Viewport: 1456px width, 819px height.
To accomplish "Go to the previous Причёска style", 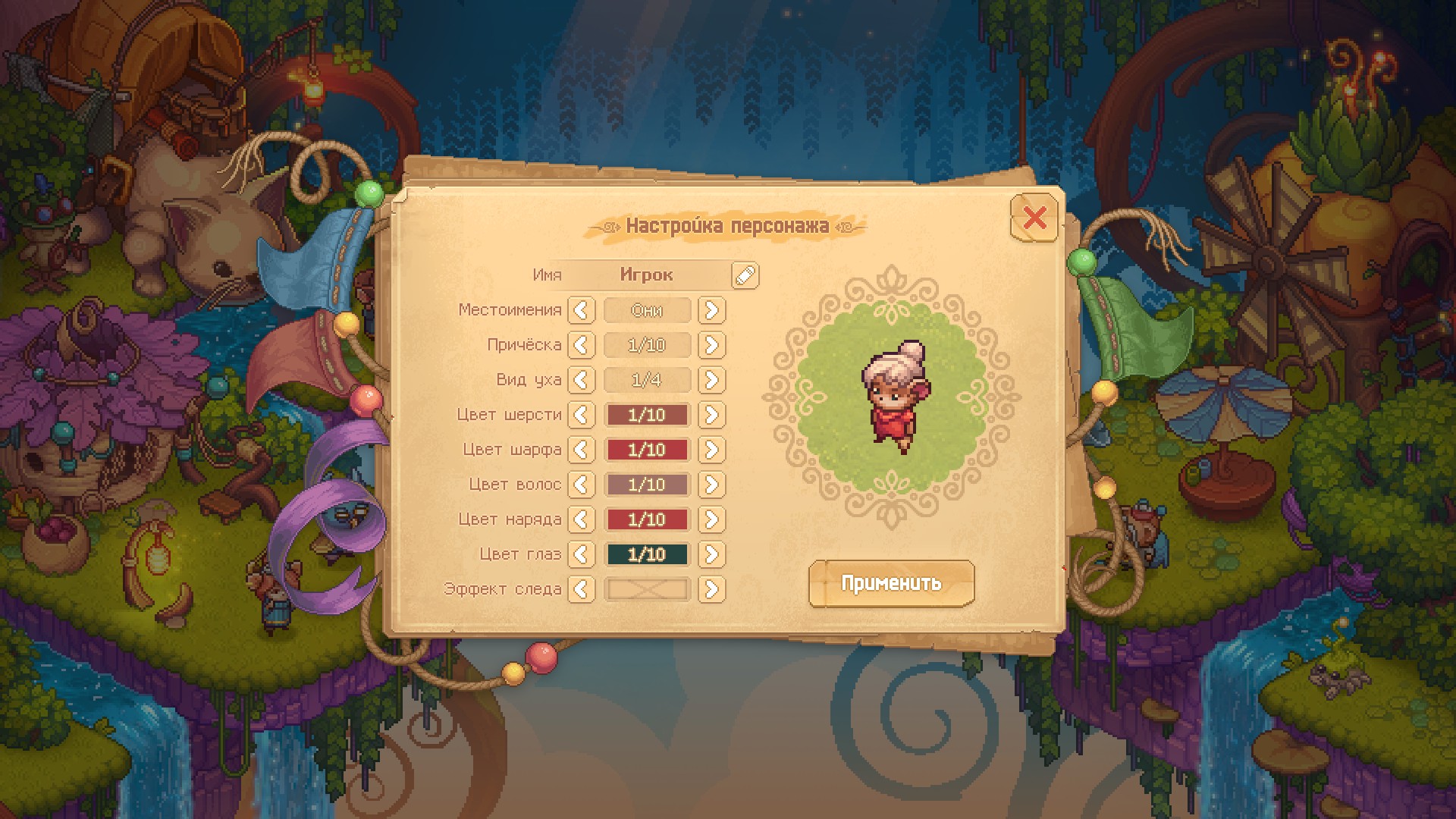I will point(582,345).
